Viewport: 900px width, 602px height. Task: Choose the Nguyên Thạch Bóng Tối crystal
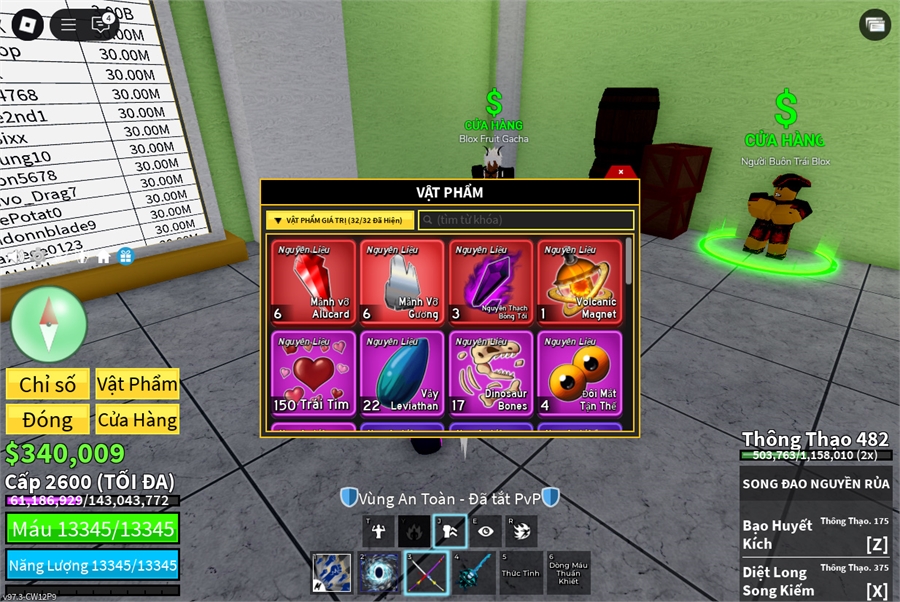[x=491, y=282]
